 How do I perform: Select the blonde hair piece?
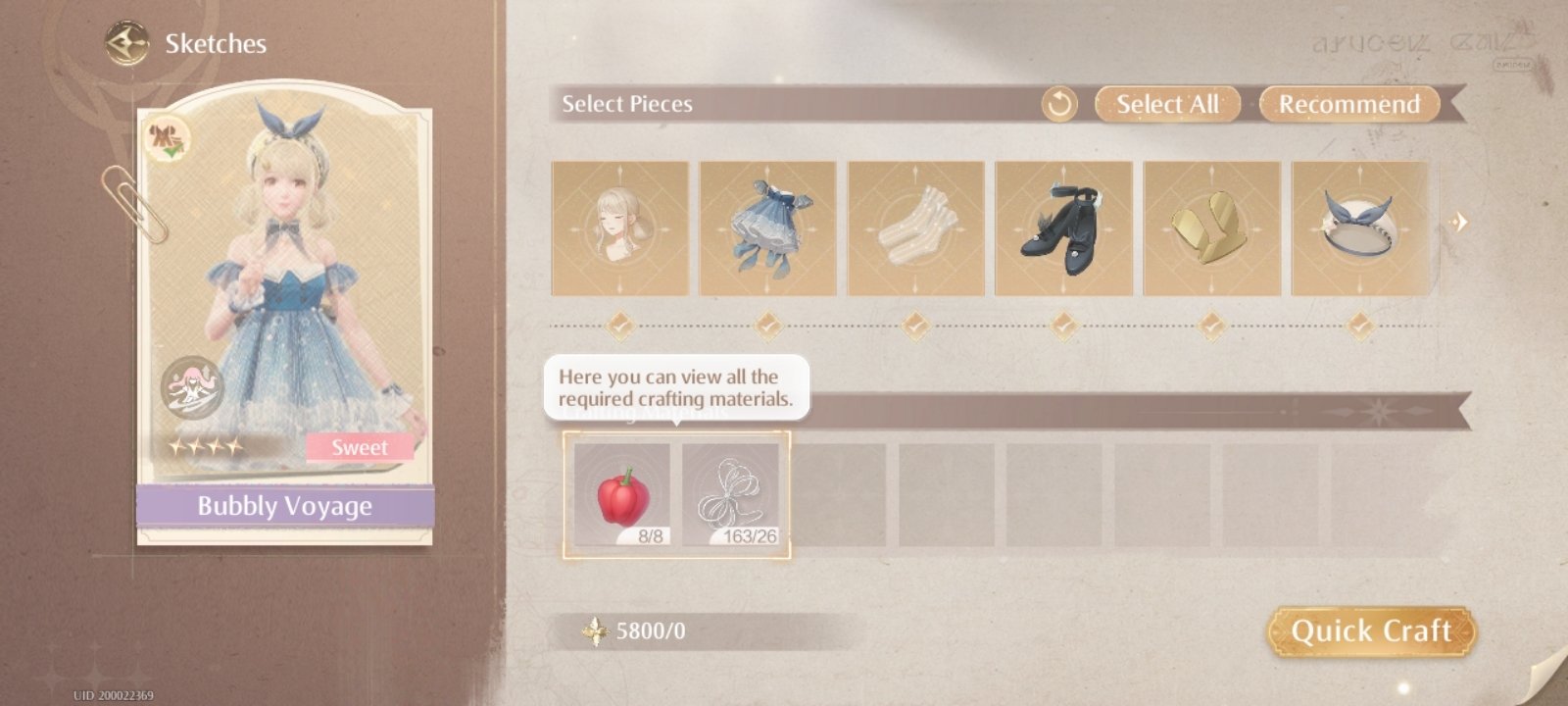[619, 228]
